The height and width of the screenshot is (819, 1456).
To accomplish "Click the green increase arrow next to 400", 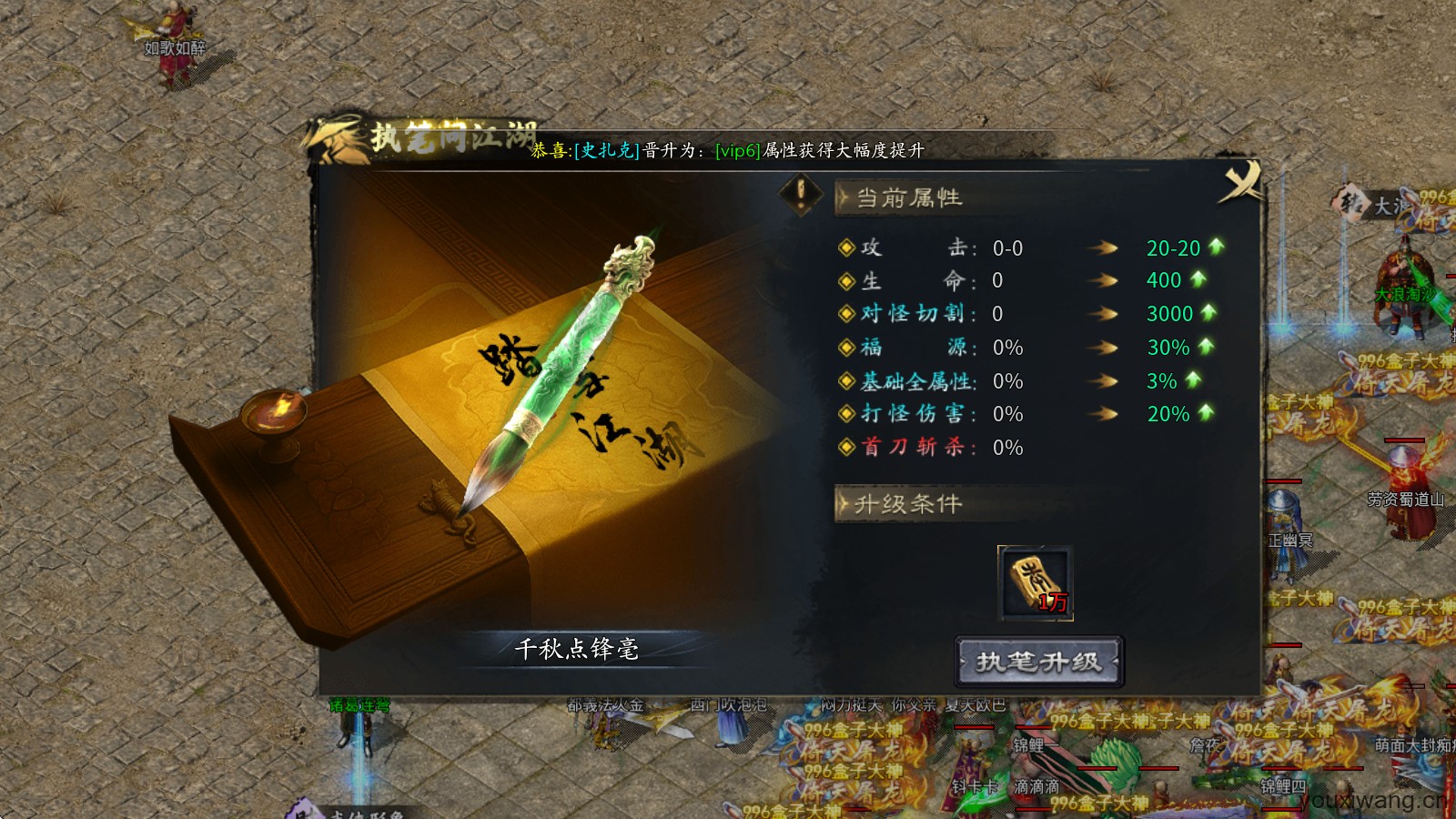I will (x=1198, y=280).
